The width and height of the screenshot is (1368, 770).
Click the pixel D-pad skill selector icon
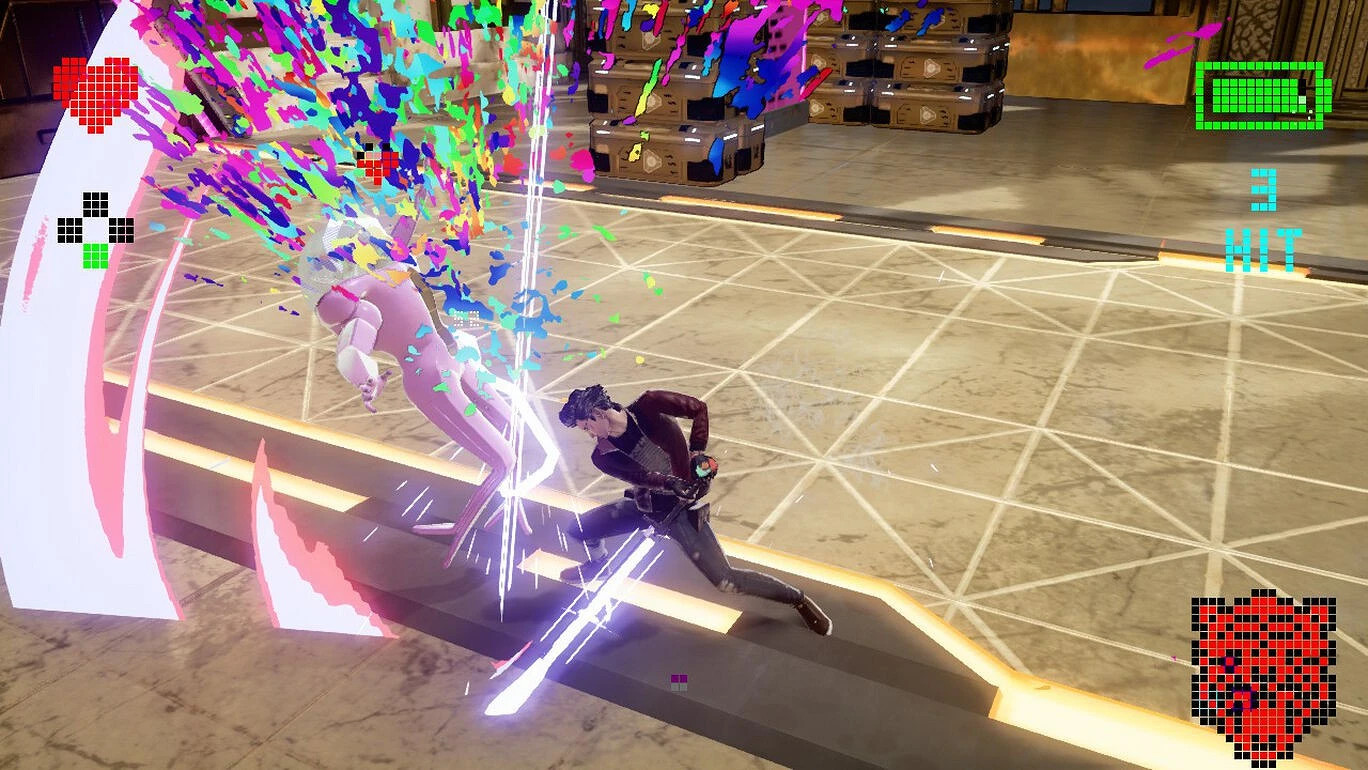95,230
